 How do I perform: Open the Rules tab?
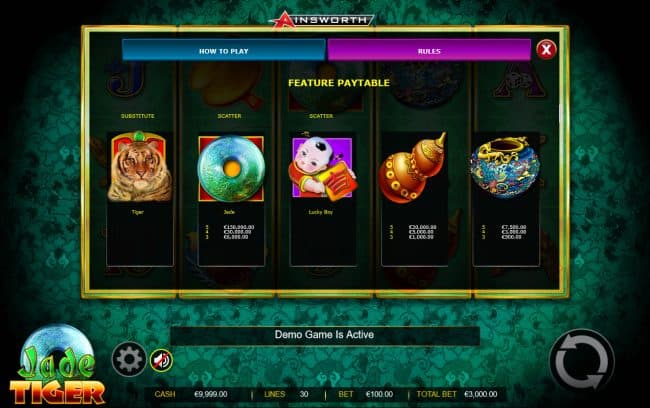[x=428, y=50]
